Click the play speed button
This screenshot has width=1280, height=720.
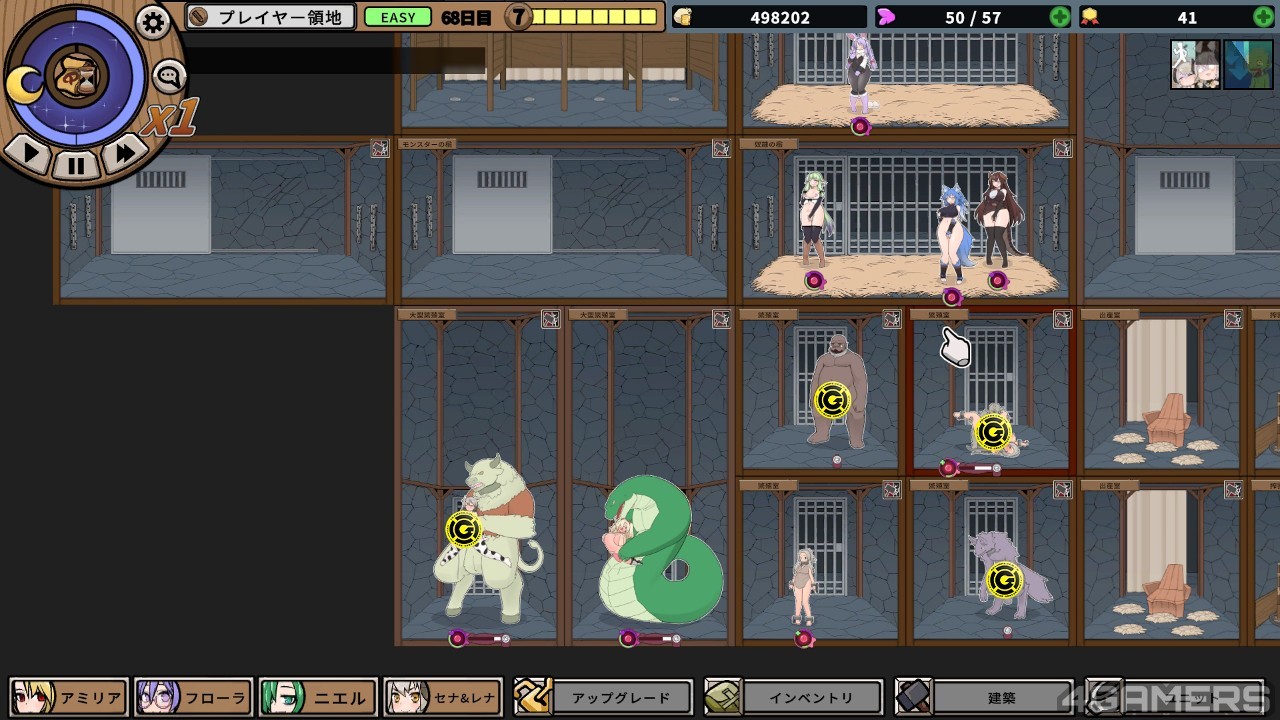tap(30, 154)
